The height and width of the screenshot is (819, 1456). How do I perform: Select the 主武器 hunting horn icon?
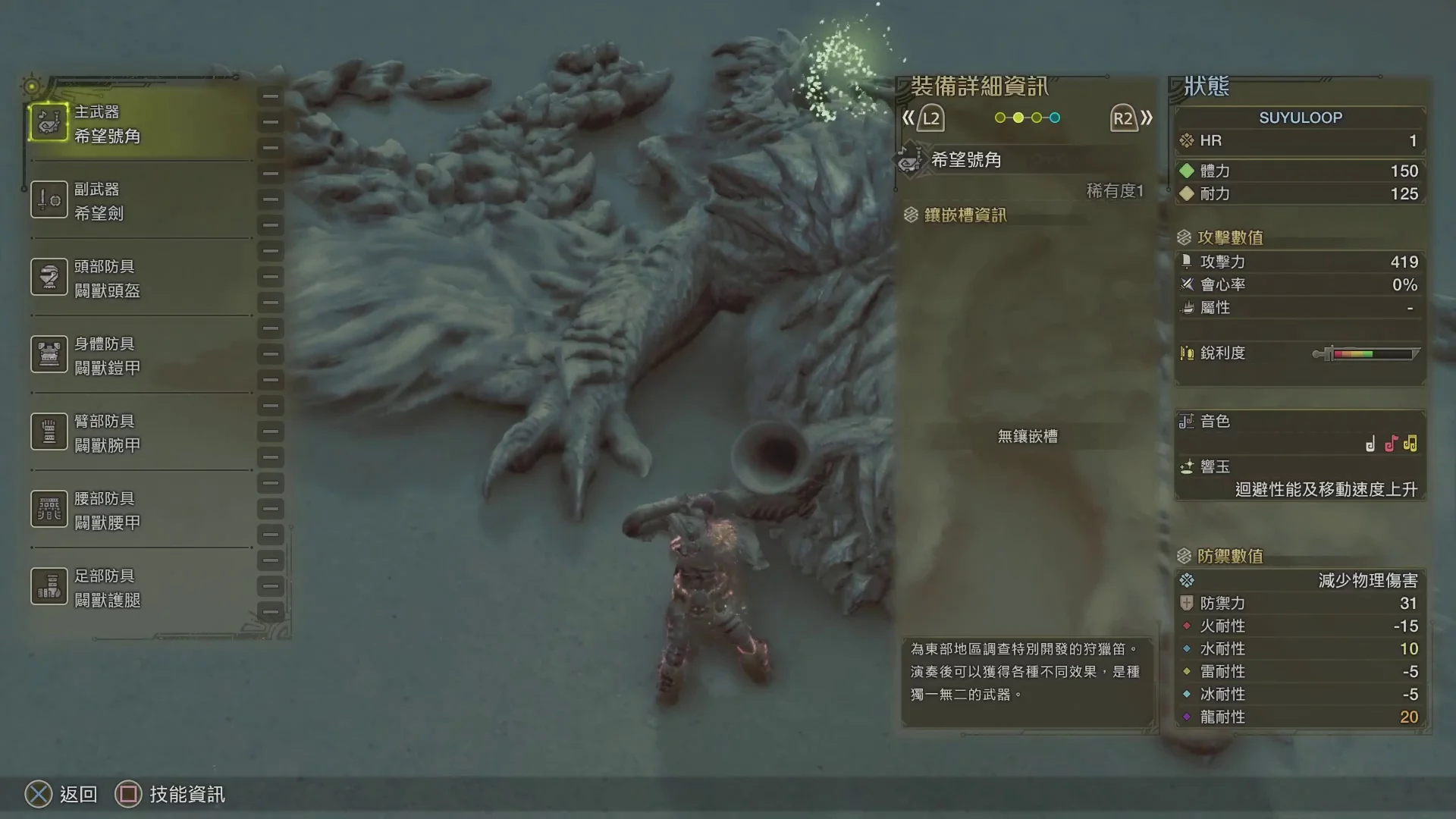click(x=49, y=121)
